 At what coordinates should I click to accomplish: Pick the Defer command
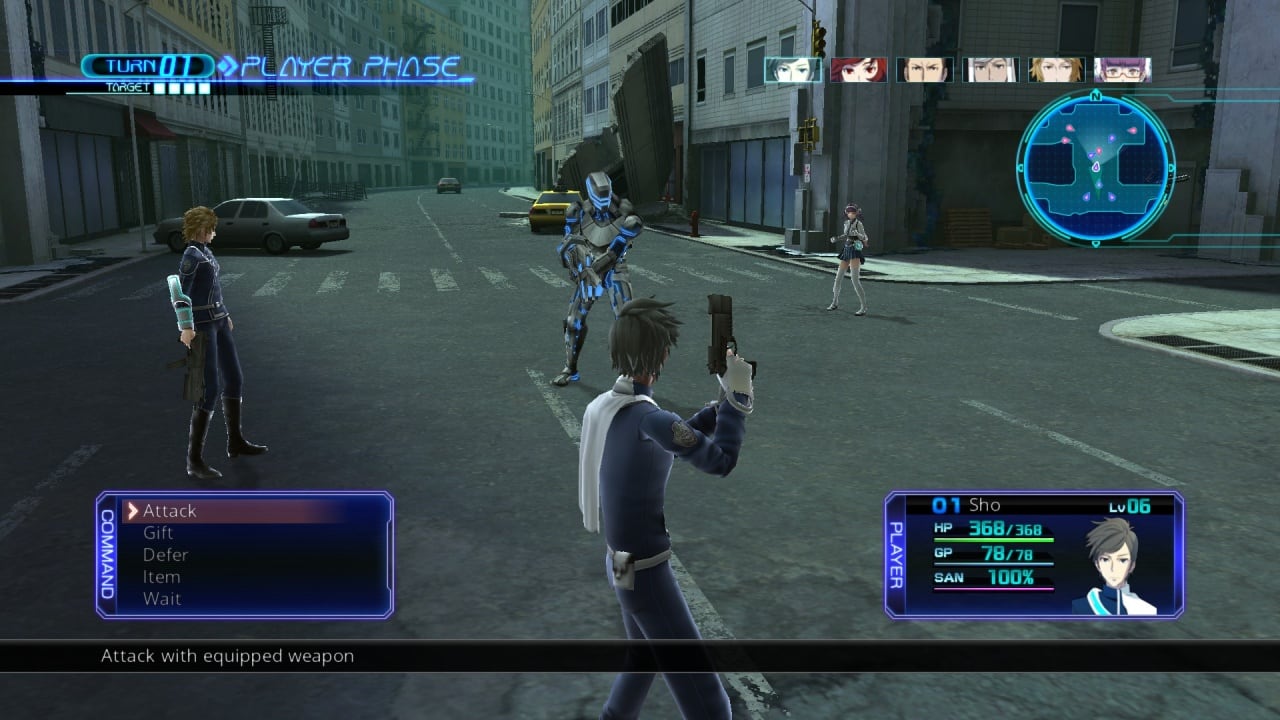(165, 555)
